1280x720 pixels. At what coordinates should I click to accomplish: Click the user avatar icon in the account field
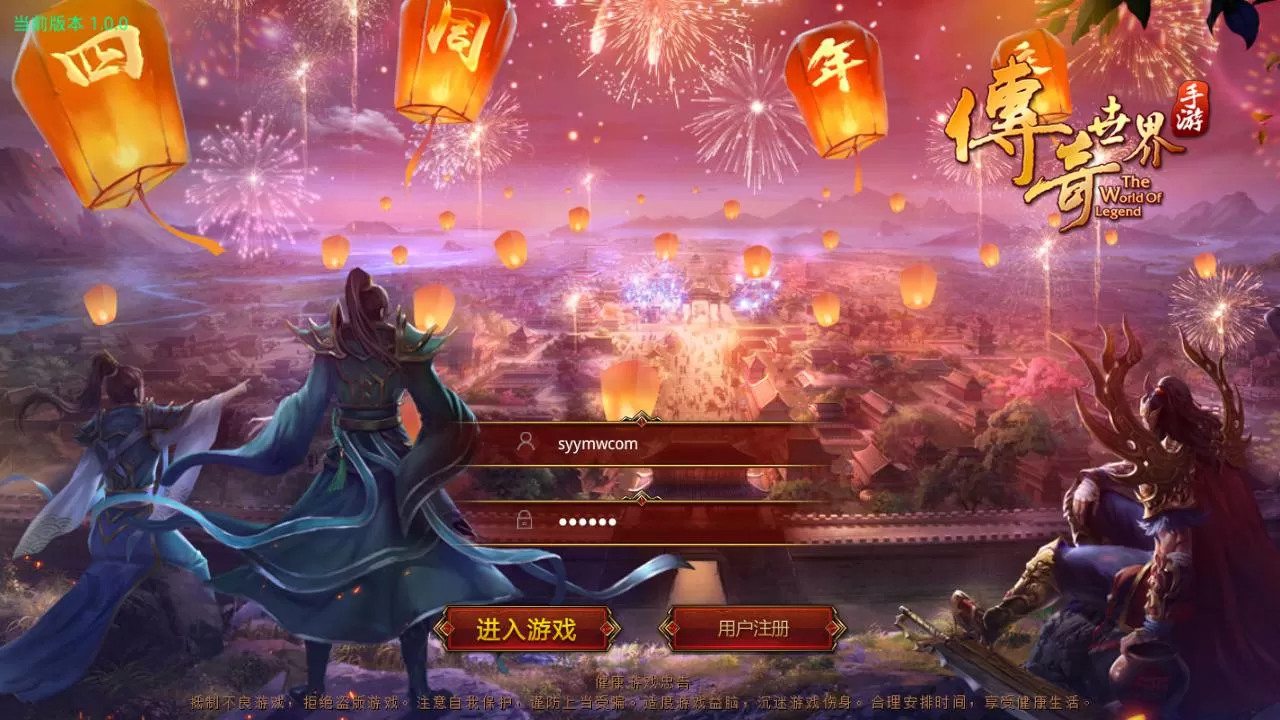(528, 444)
